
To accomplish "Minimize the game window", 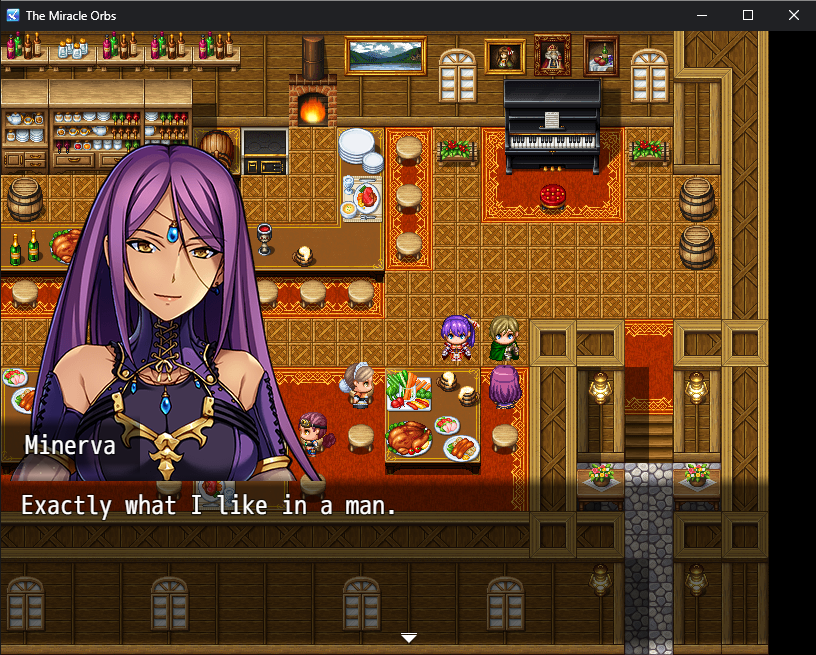I will (x=702, y=16).
